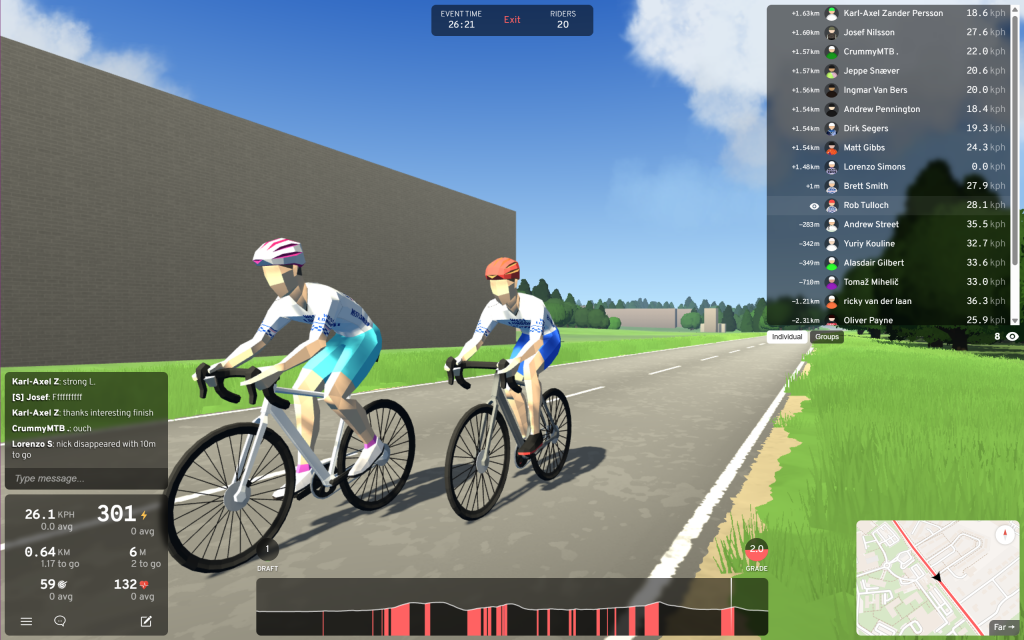Screen dimensions: 1024x640
Task: Click the compass icon on the minimap
Action: tap(1003, 534)
